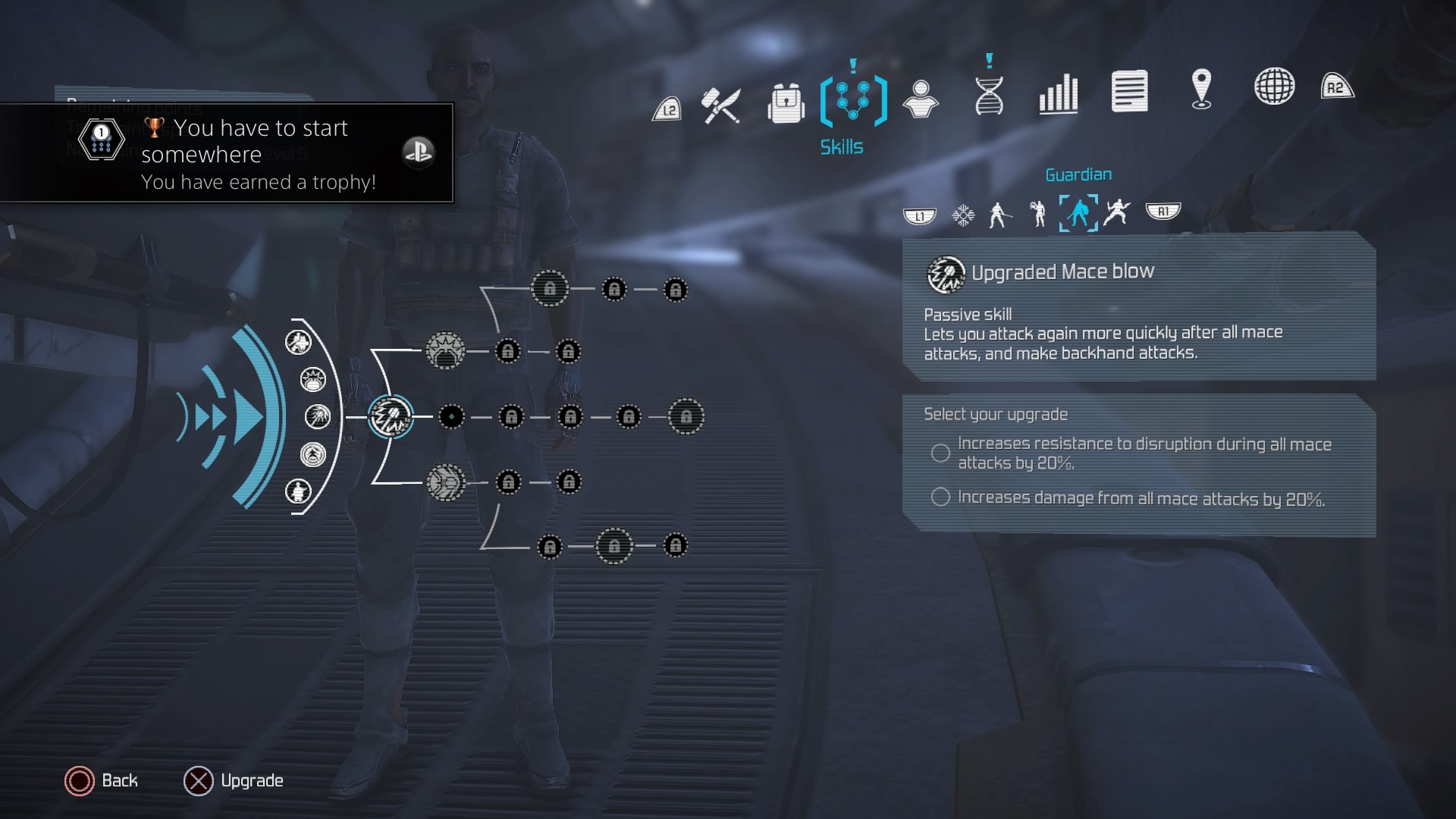Viewport: 1456px width, 819px height.
Task: Select the snowflake skill tree category
Action: click(963, 215)
